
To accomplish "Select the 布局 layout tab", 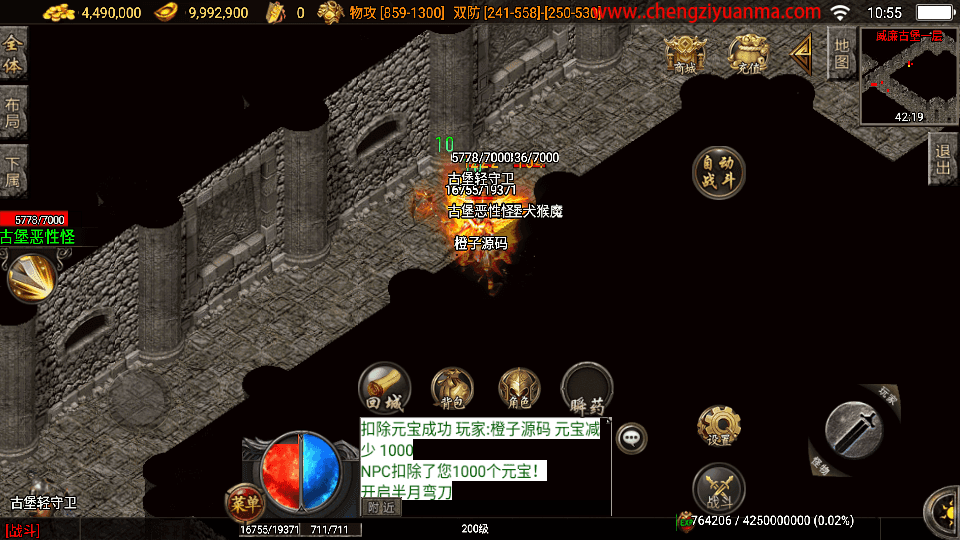I will [13, 113].
